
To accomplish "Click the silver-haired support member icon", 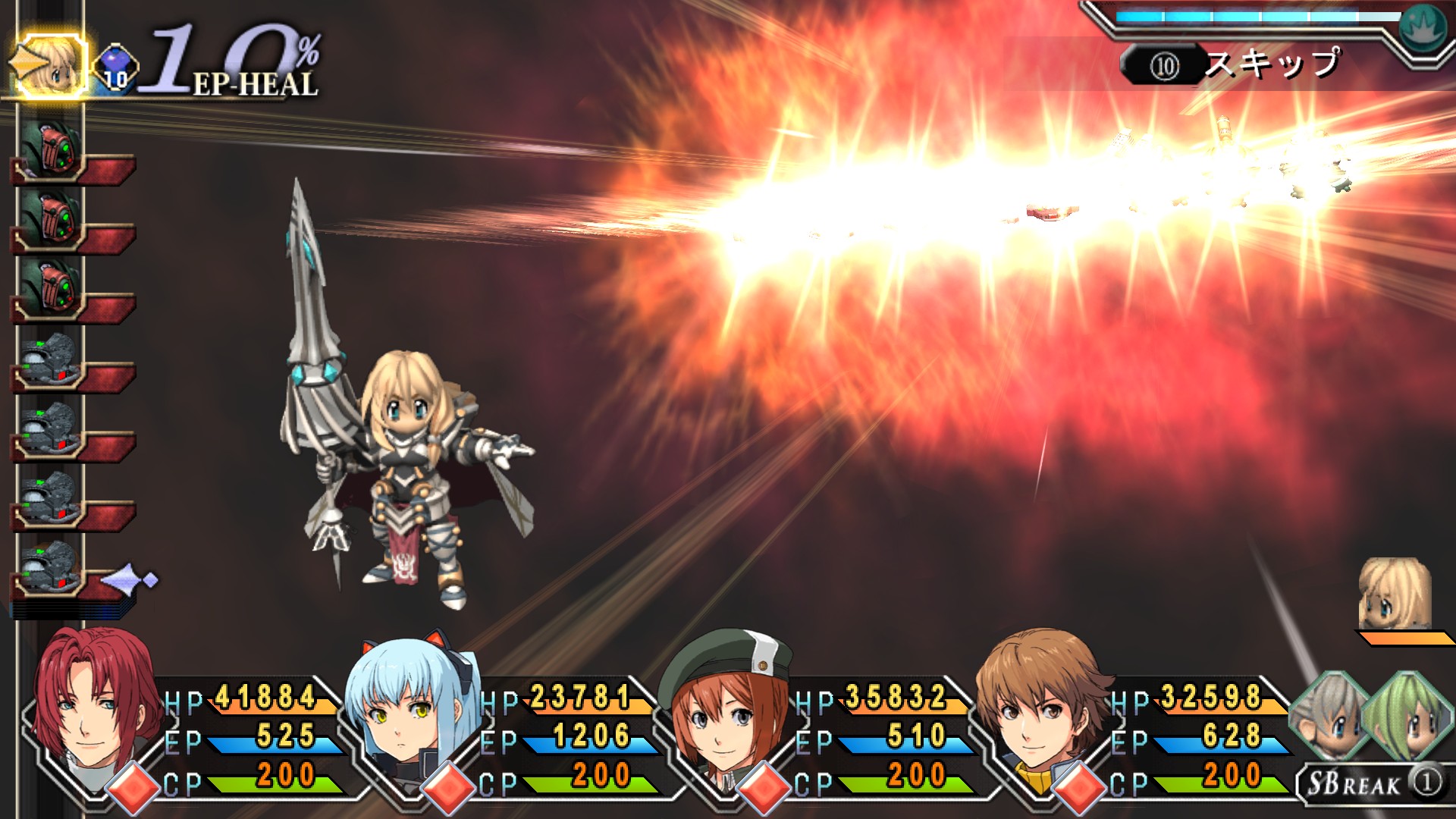I will click(1329, 717).
